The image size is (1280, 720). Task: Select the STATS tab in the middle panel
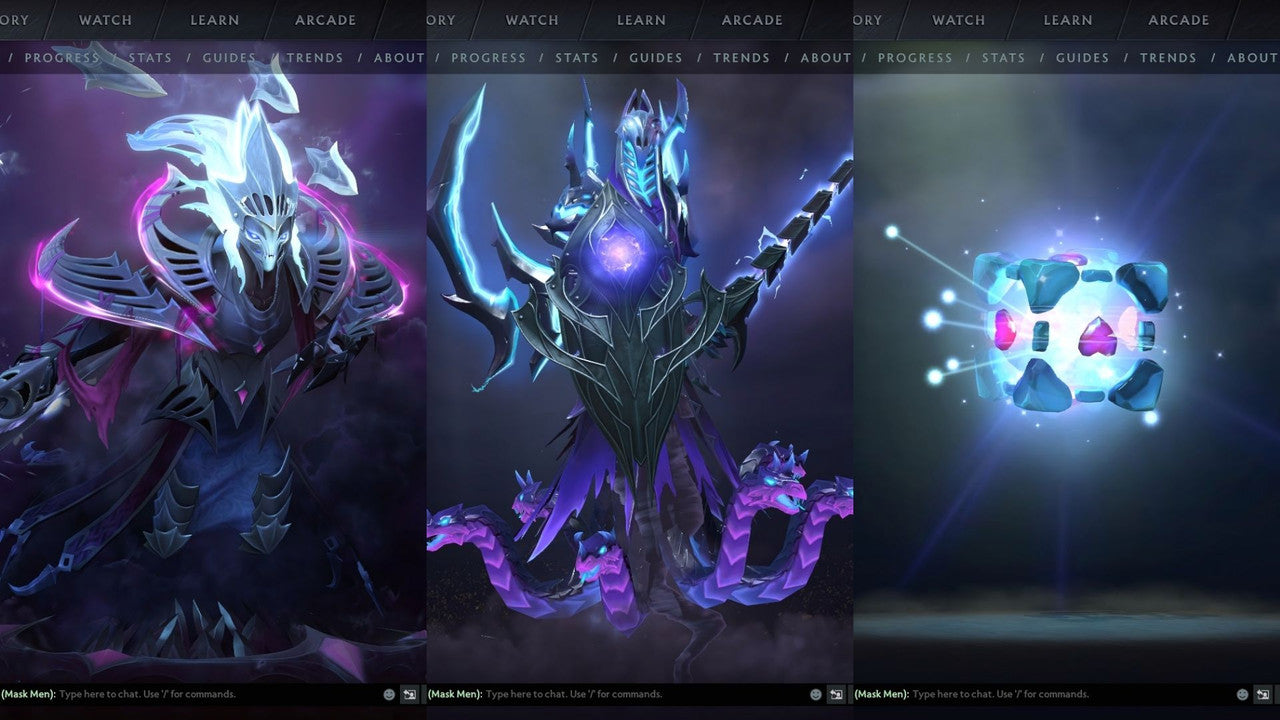pos(577,57)
